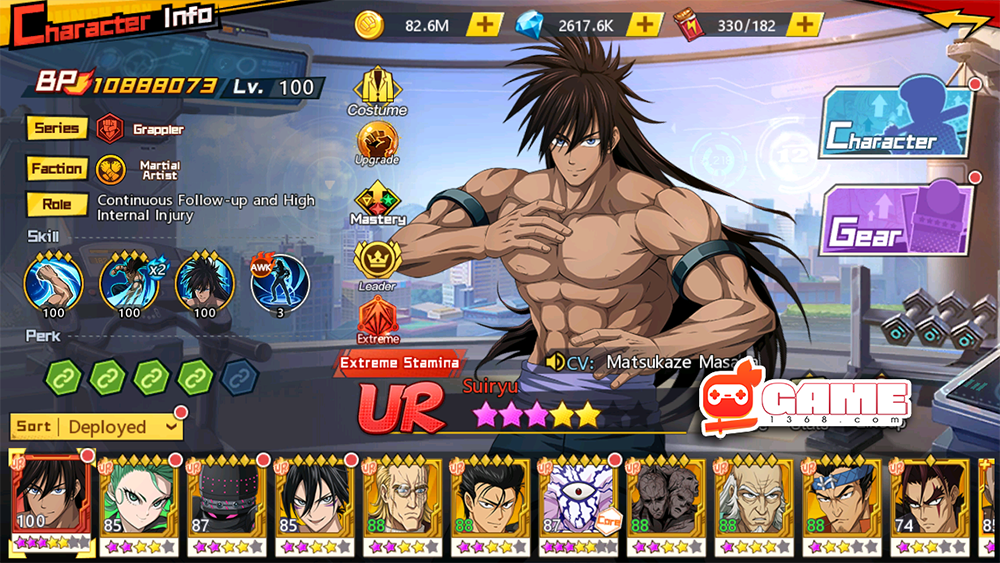Open the Leader crown icon
The image size is (1000, 563).
coord(377,263)
